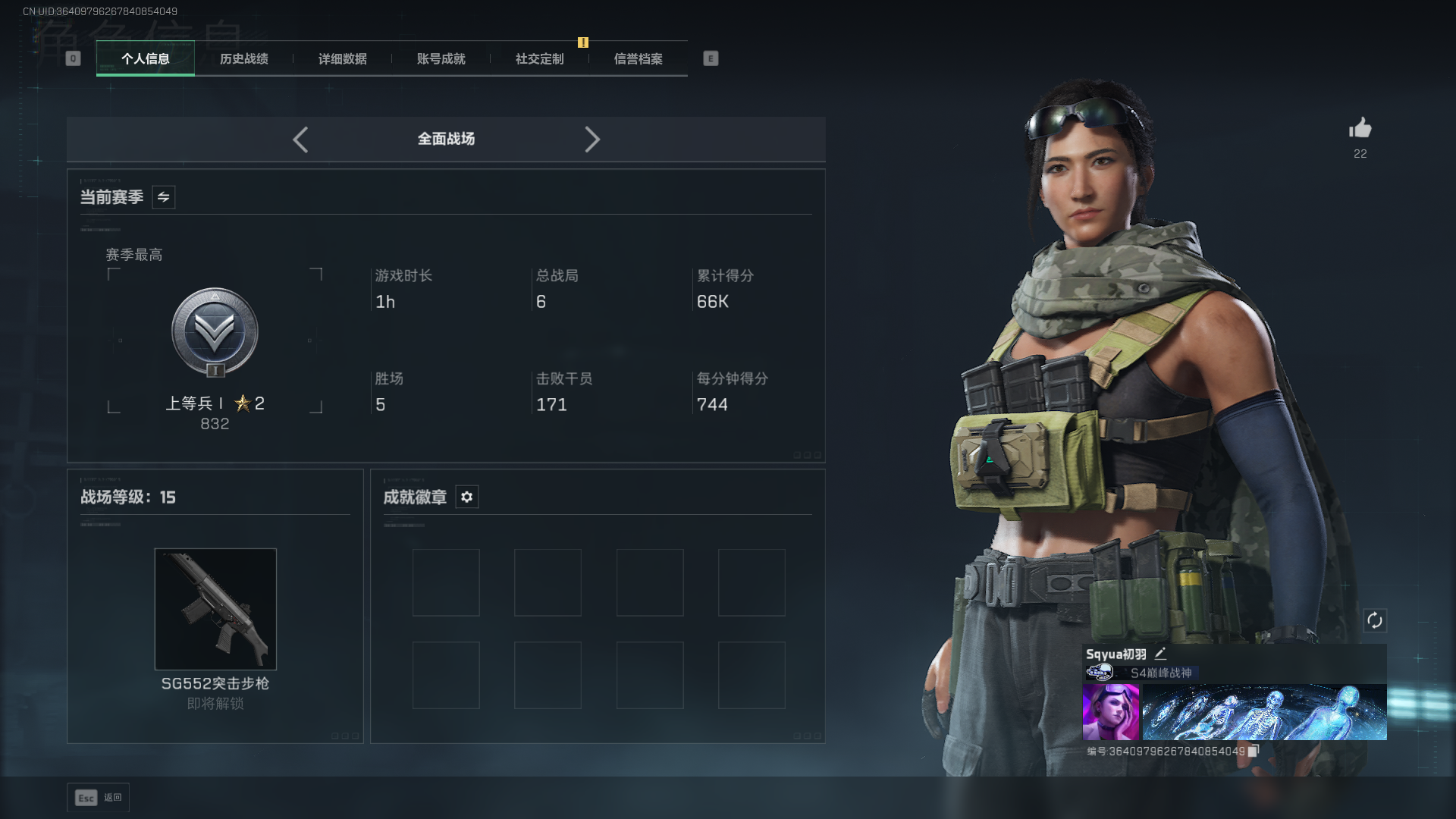This screenshot has width=1456, height=819.
Task: Click the left arrow beside 全面战场
Action: (300, 140)
